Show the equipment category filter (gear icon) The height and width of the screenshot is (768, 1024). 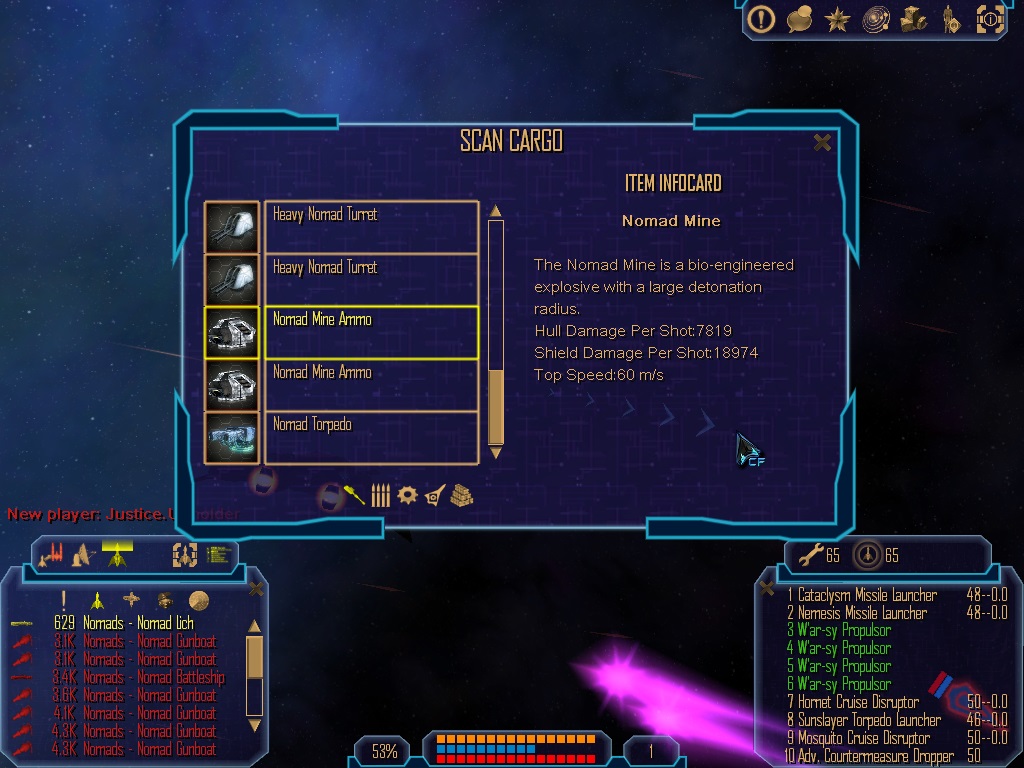click(x=407, y=495)
